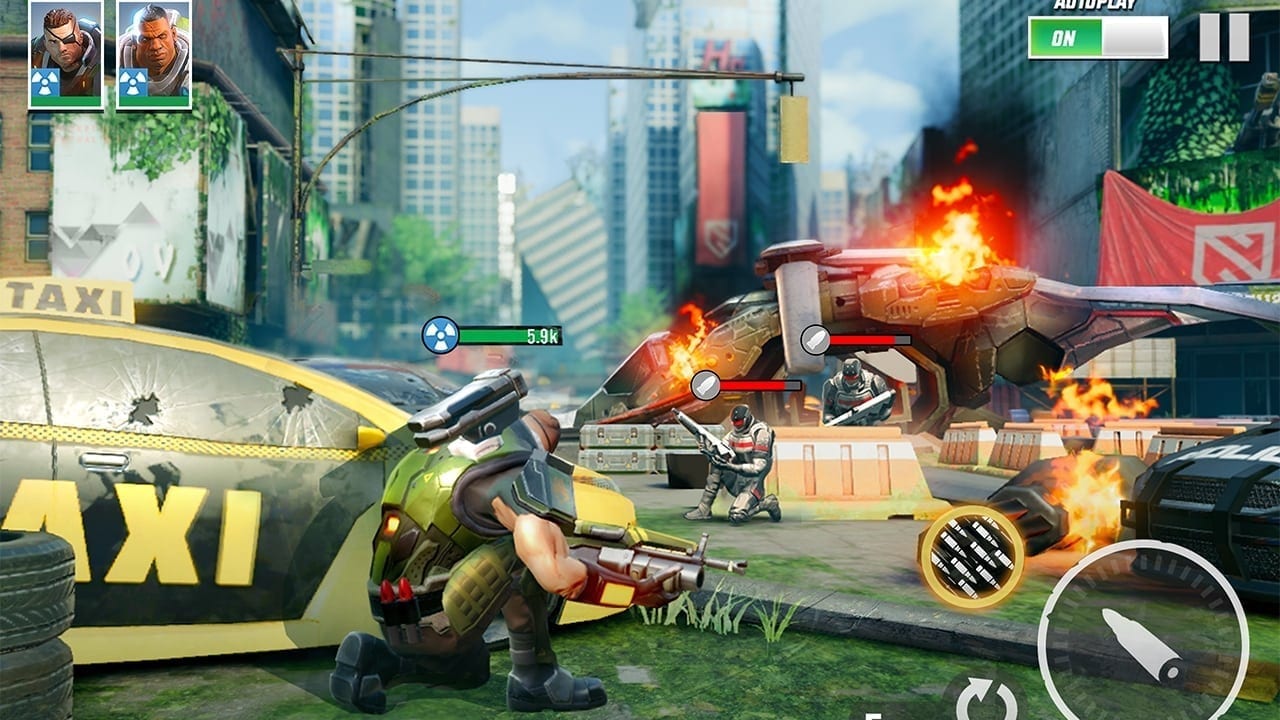Switch to the second hero portrait

(153, 54)
